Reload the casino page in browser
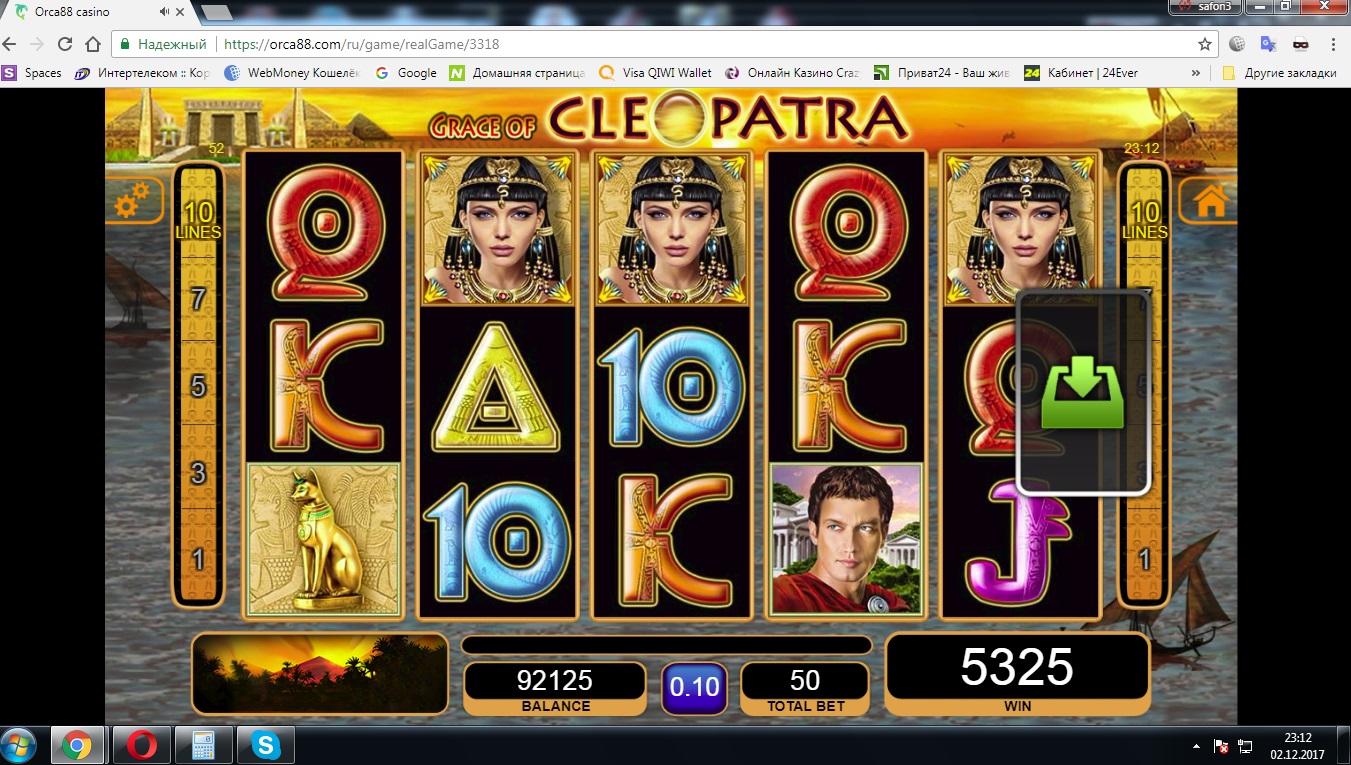Viewport: 1351px width, 765px height. click(65, 44)
